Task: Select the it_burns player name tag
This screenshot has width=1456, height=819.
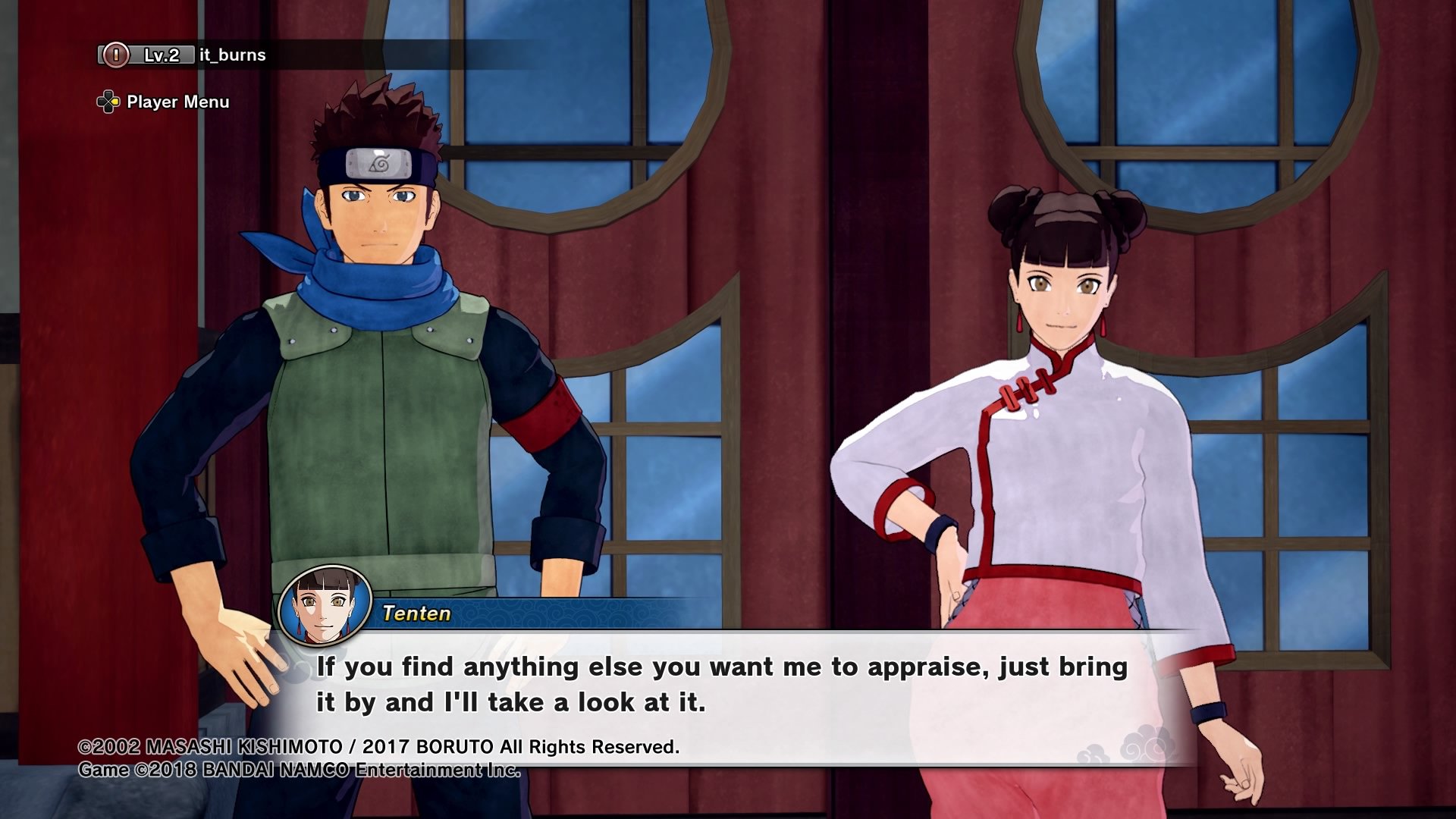Action: click(232, 55)
